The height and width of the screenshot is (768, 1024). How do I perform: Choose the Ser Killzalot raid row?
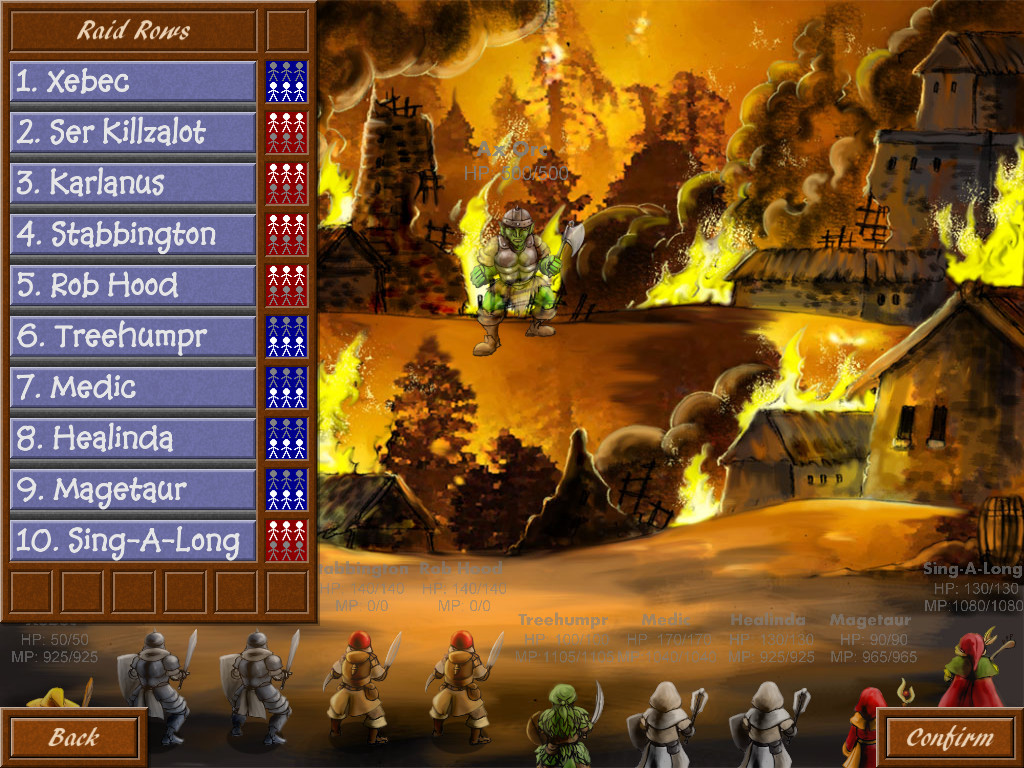(133, 132)
